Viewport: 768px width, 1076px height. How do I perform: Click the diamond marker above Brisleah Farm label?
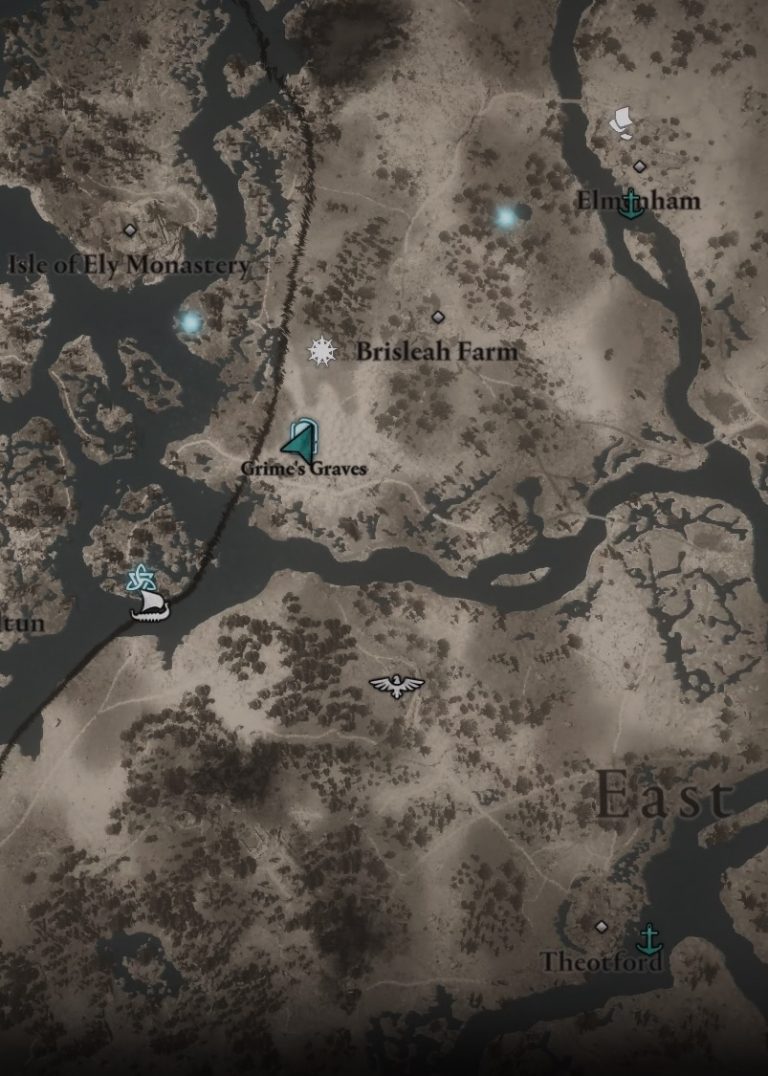click(x=437, y=317)
